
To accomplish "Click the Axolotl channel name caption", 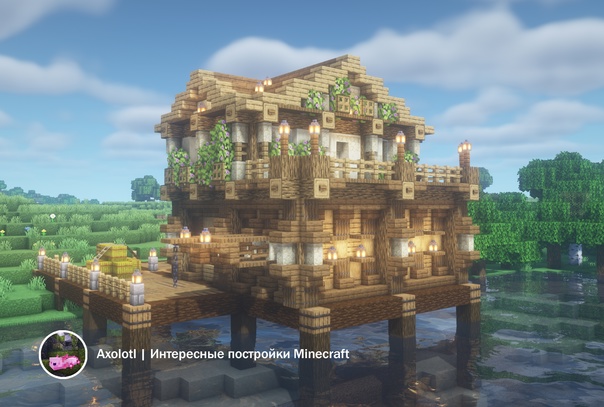I will [217, 355].
